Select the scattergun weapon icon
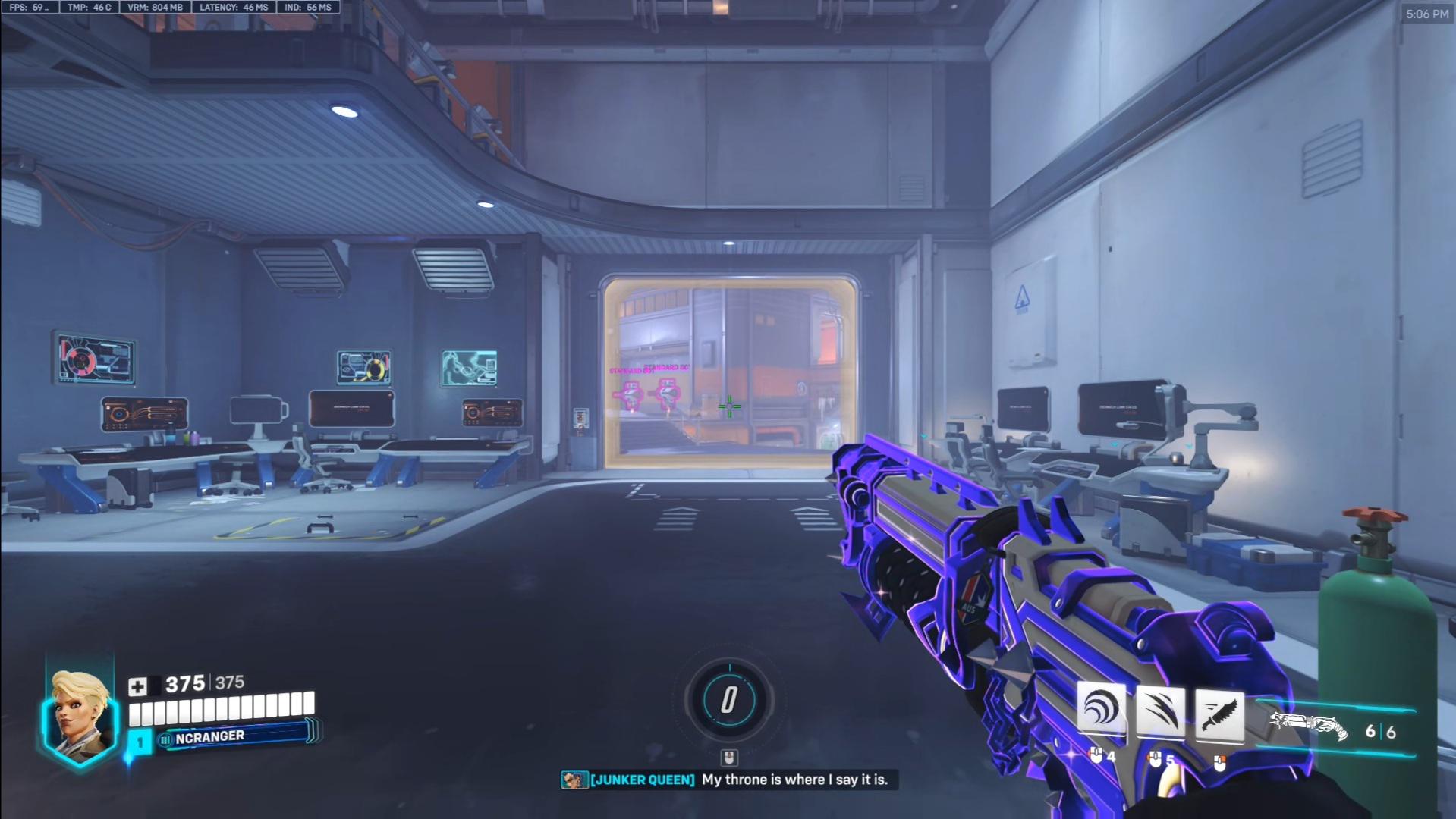 (1309, 726)
